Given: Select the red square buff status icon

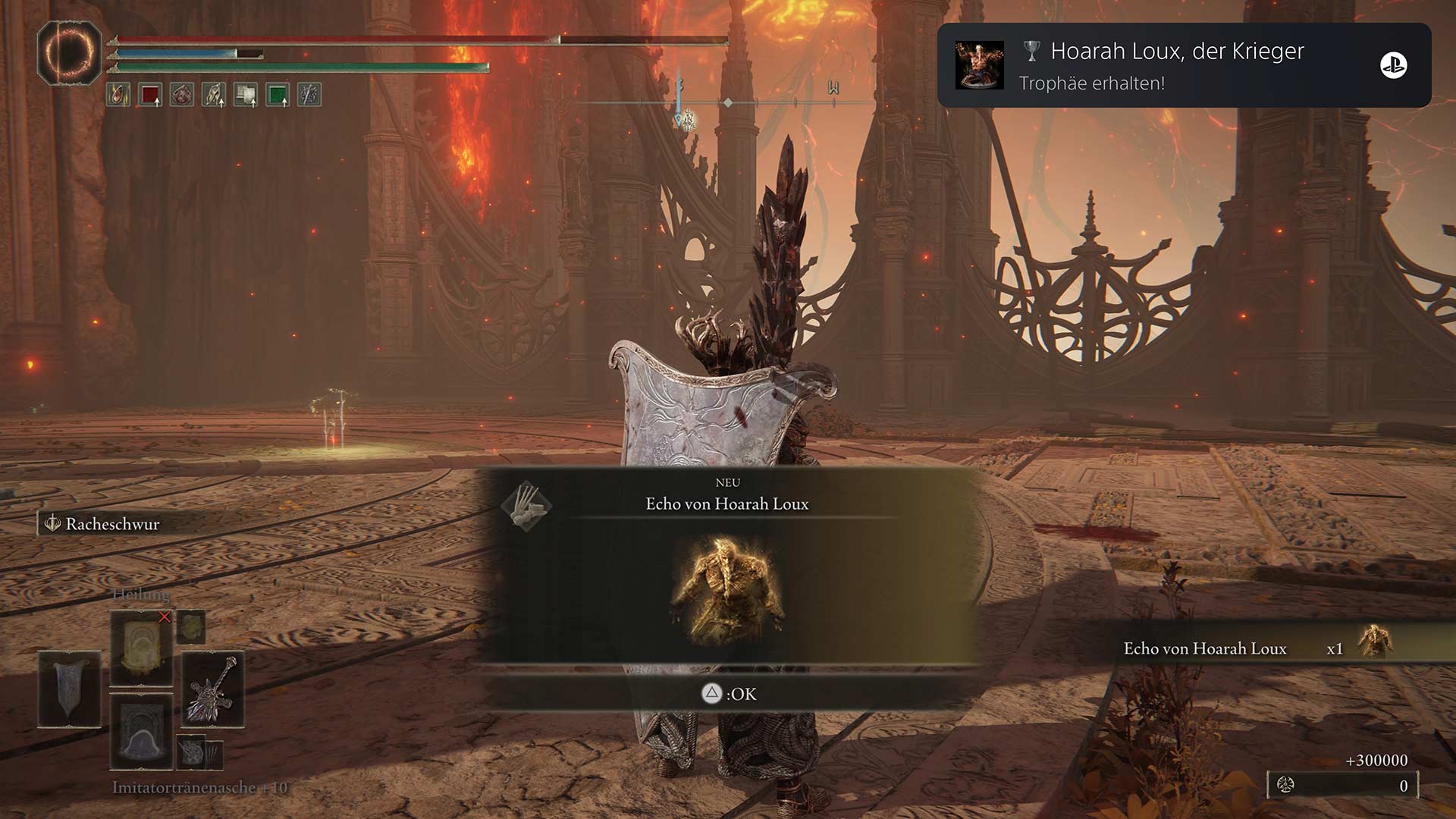Looking at the screenshot, I should (150, 95).
